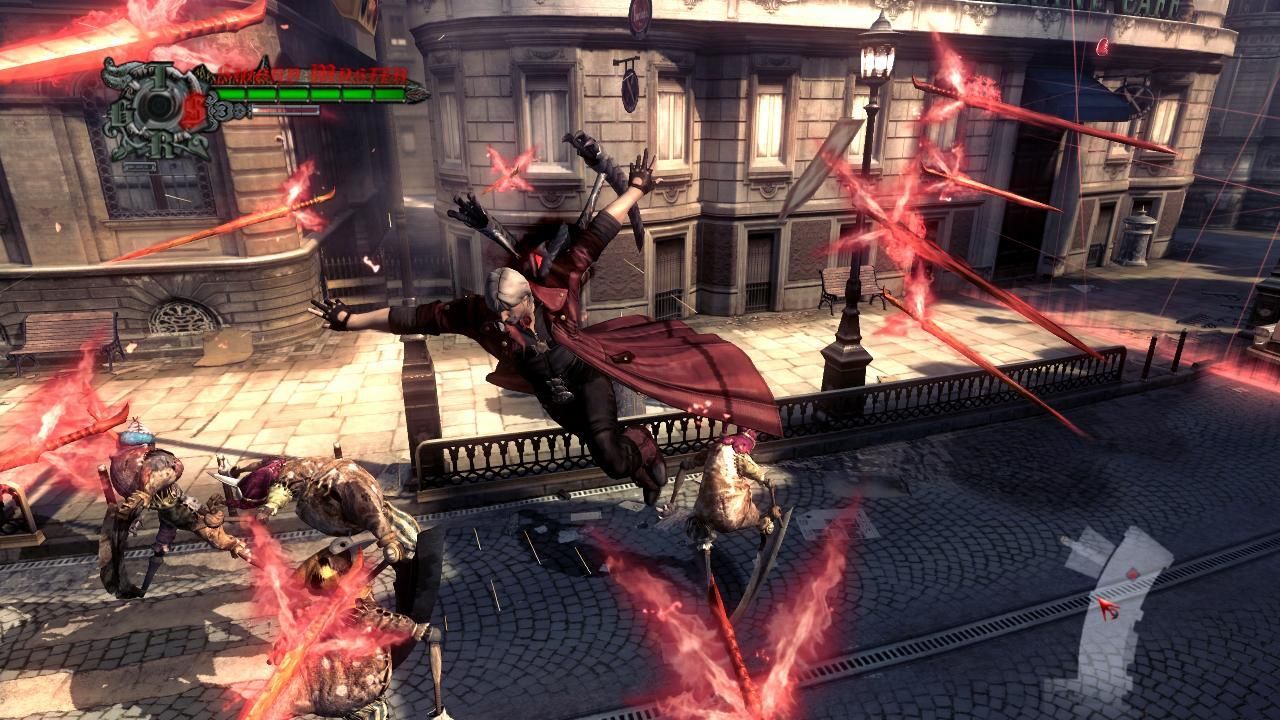Select the red 'S' style rank letter
The image size is (1280, 720).
coord(194,108)
